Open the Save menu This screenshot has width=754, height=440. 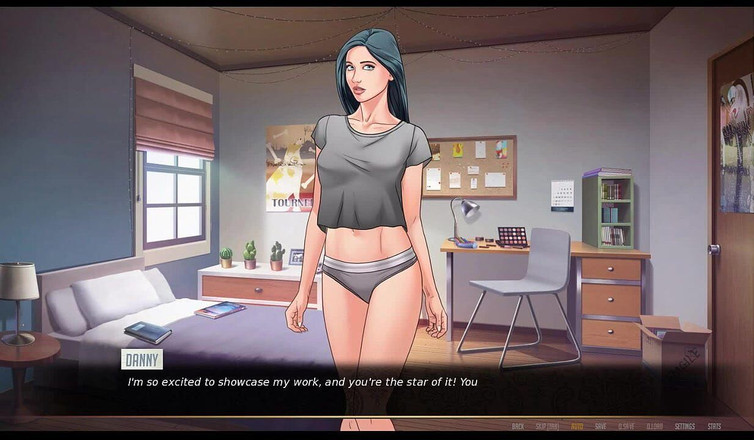[601, 426]
